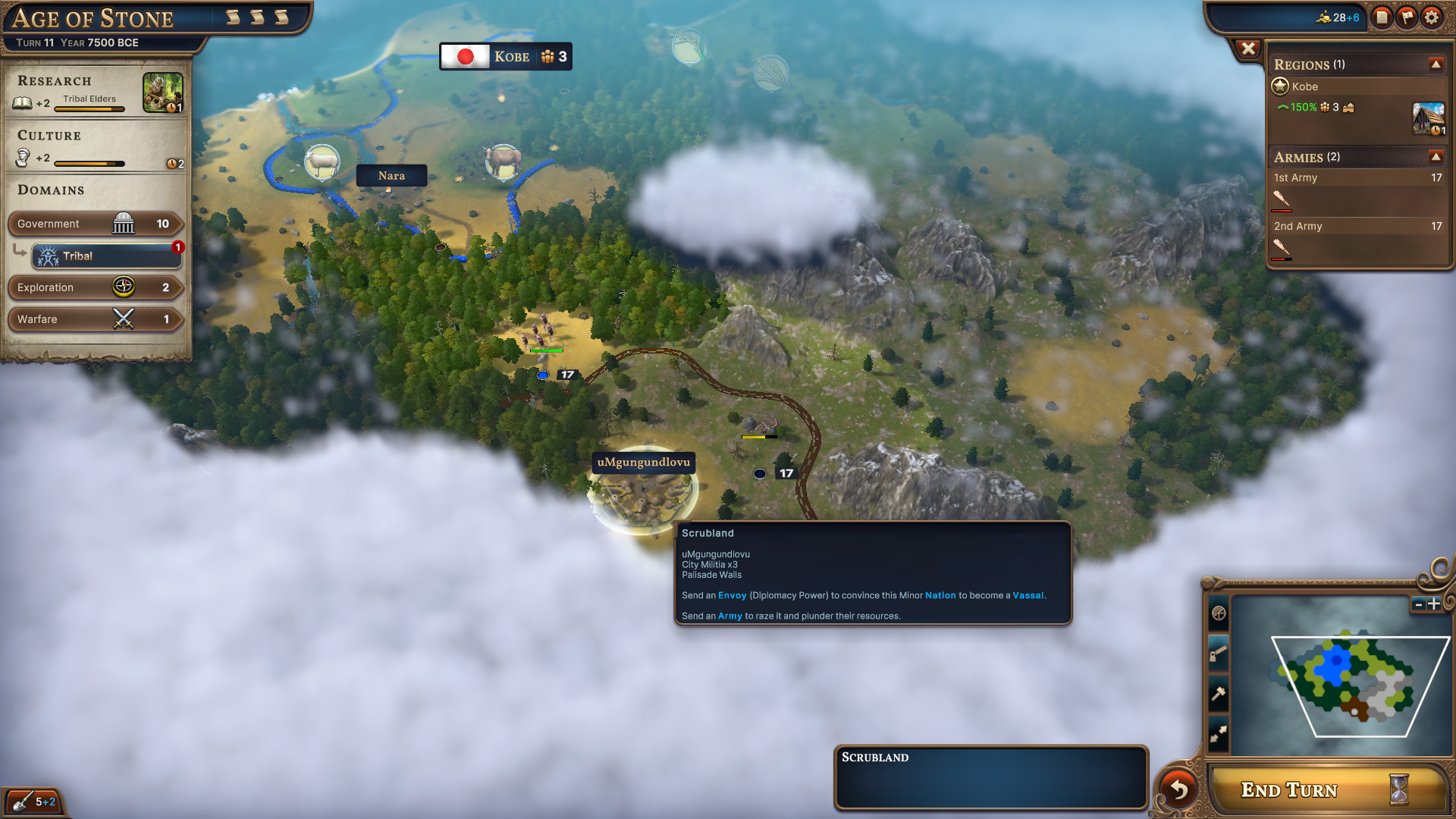Select the 1st Army row
Viewport: 1456px width, 819px height.
click(1357, 178)
